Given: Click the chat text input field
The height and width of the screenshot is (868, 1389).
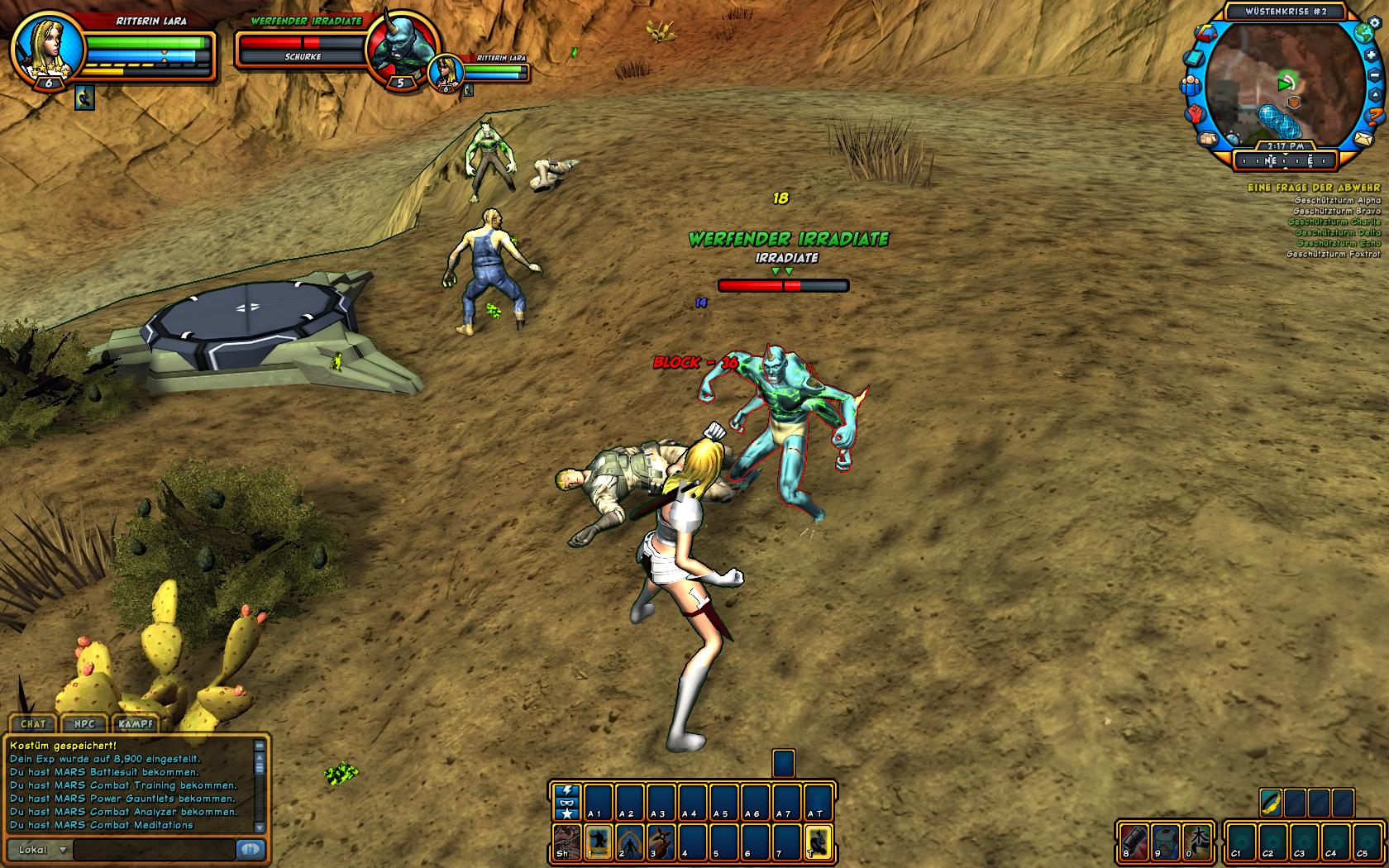Looking at the screenshot, I should coord(155,850).
